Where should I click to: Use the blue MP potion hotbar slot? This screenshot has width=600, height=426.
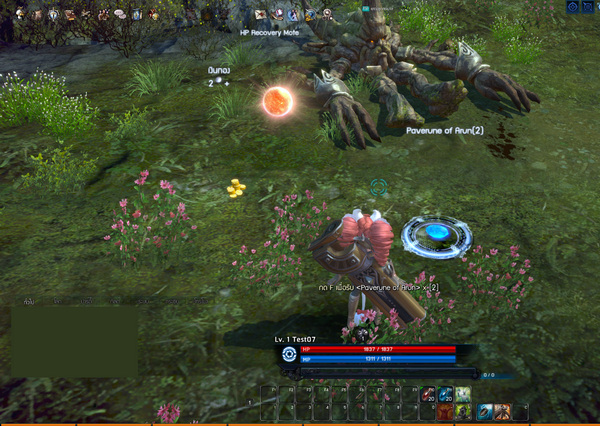click(x=446, y=394)
